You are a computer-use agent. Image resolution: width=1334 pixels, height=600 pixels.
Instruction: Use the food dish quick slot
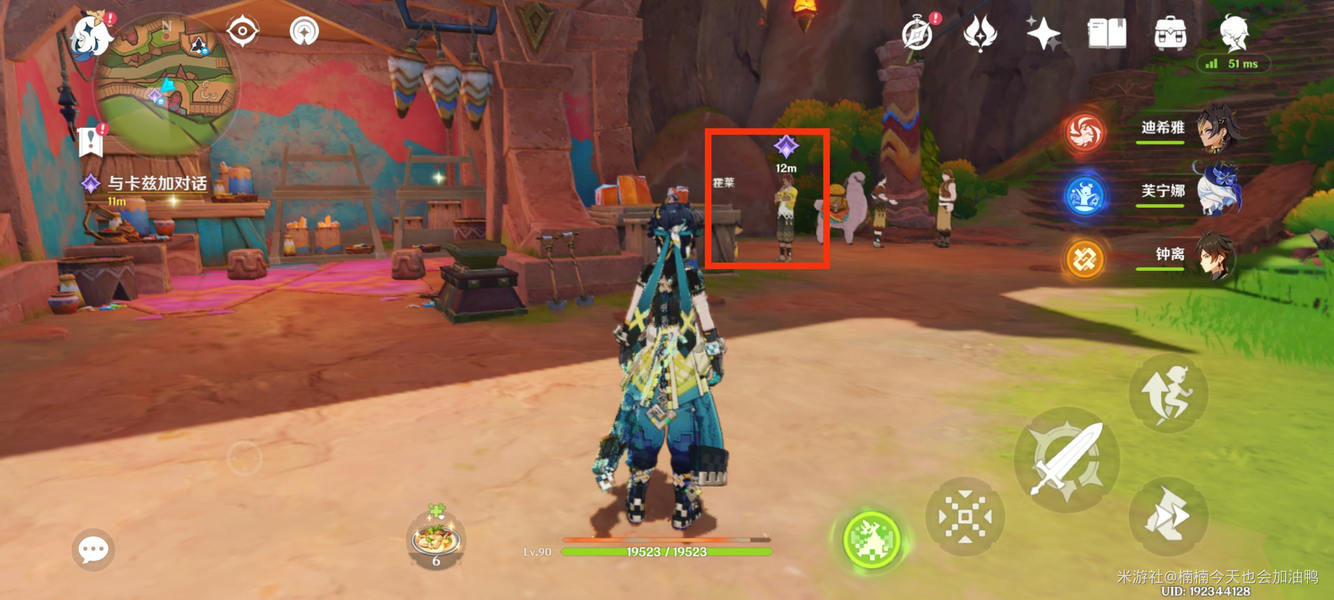[x=436, y=539]
